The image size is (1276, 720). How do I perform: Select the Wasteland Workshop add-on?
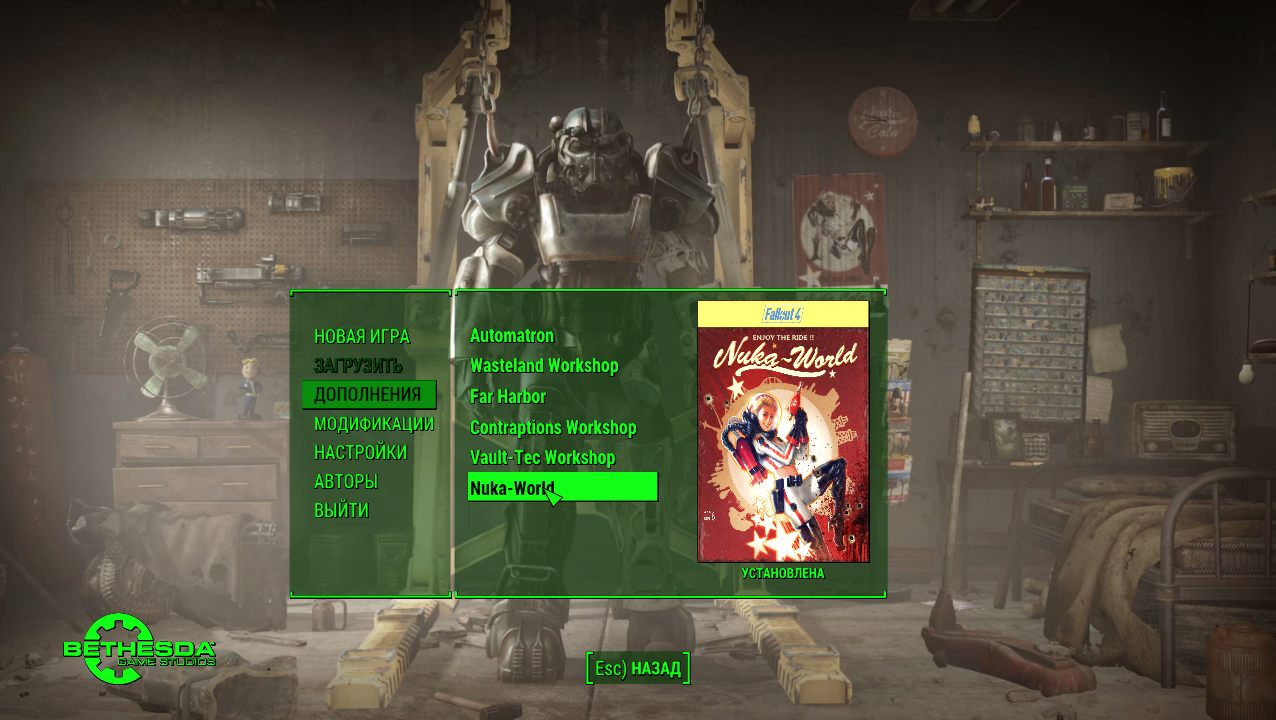544,366
